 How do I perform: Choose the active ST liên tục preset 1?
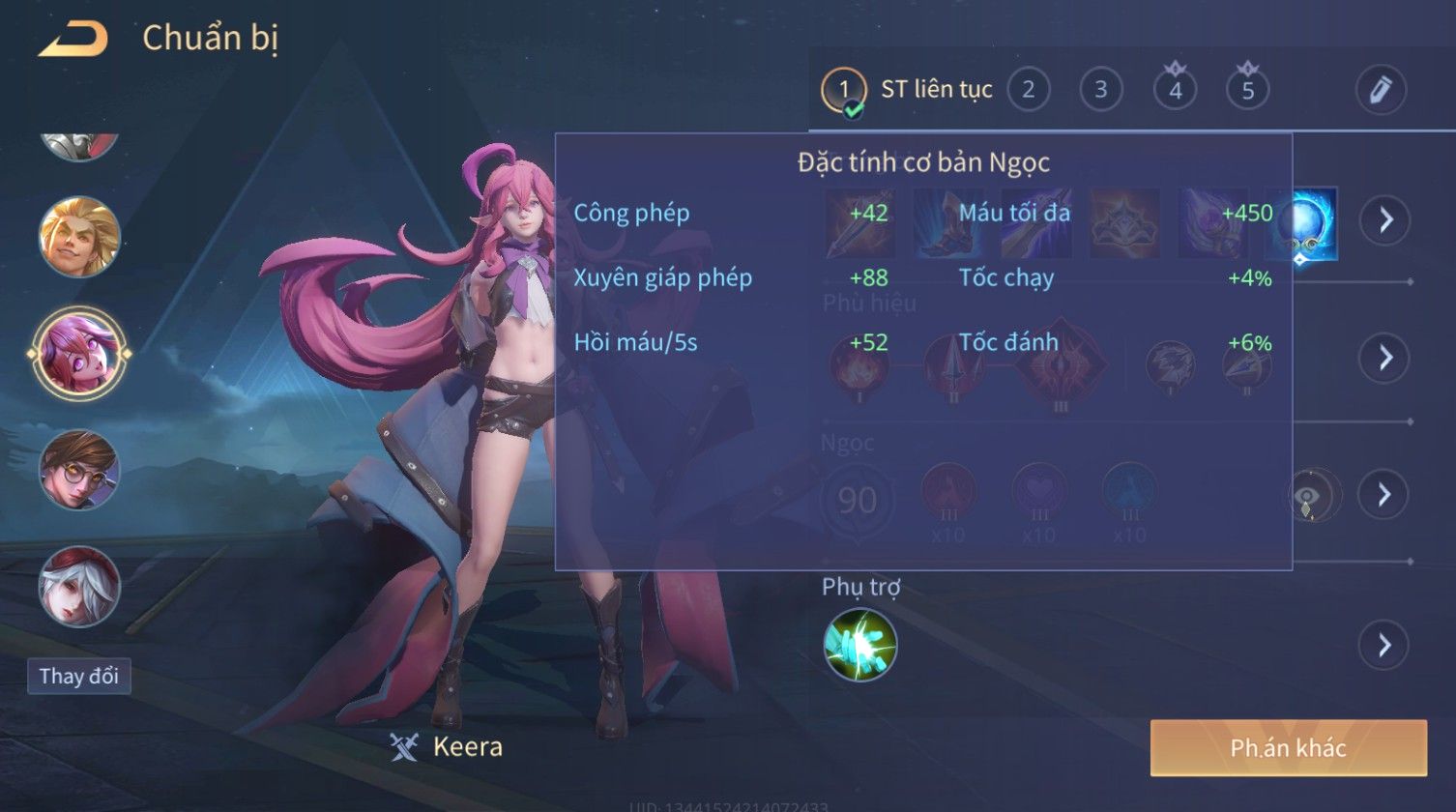click(844, 90)
